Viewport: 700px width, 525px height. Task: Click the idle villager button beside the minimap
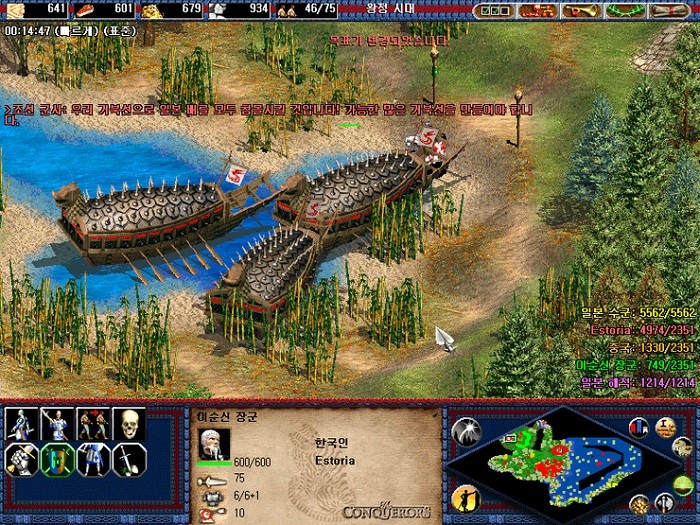465,497
